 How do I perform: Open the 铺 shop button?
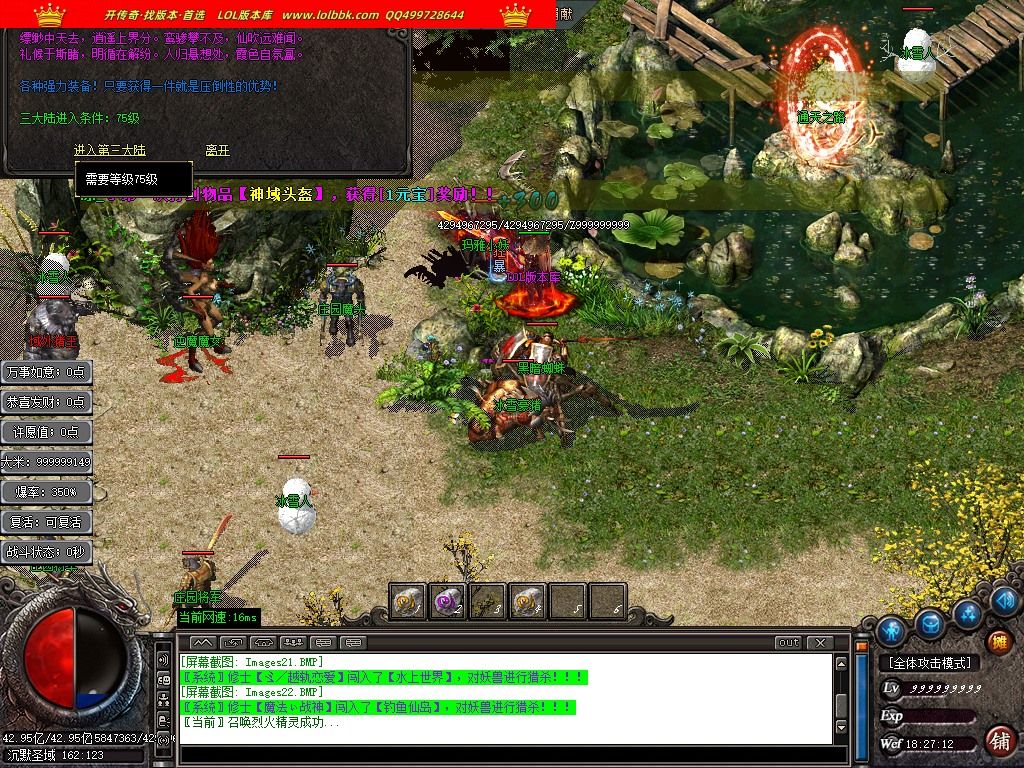pyautogui.click(x=999, y=740)
